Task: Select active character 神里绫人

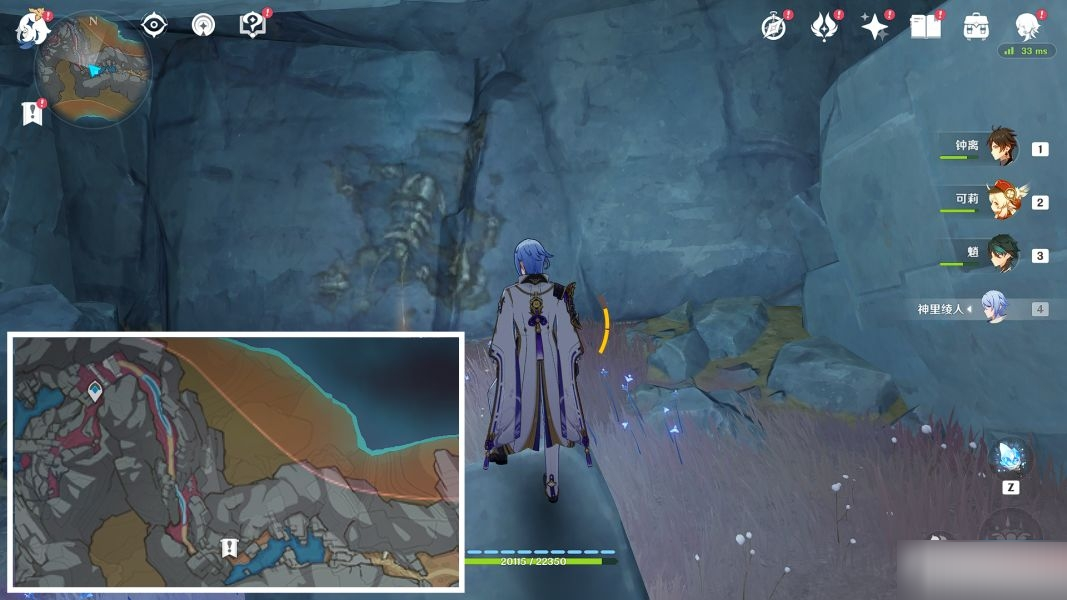Action: point(994,308)
